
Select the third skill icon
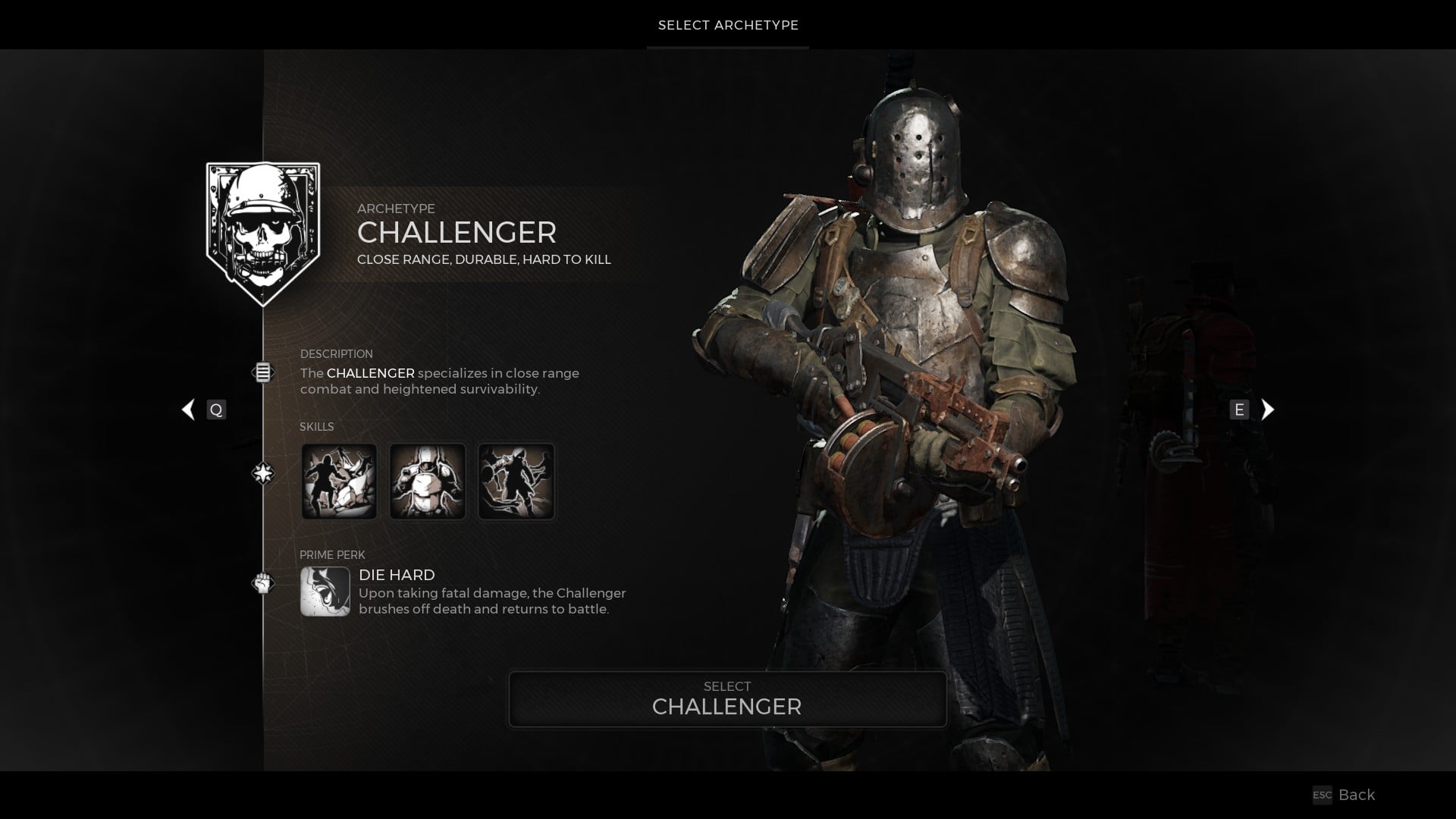pyautogui.click(x=516, y=481)
